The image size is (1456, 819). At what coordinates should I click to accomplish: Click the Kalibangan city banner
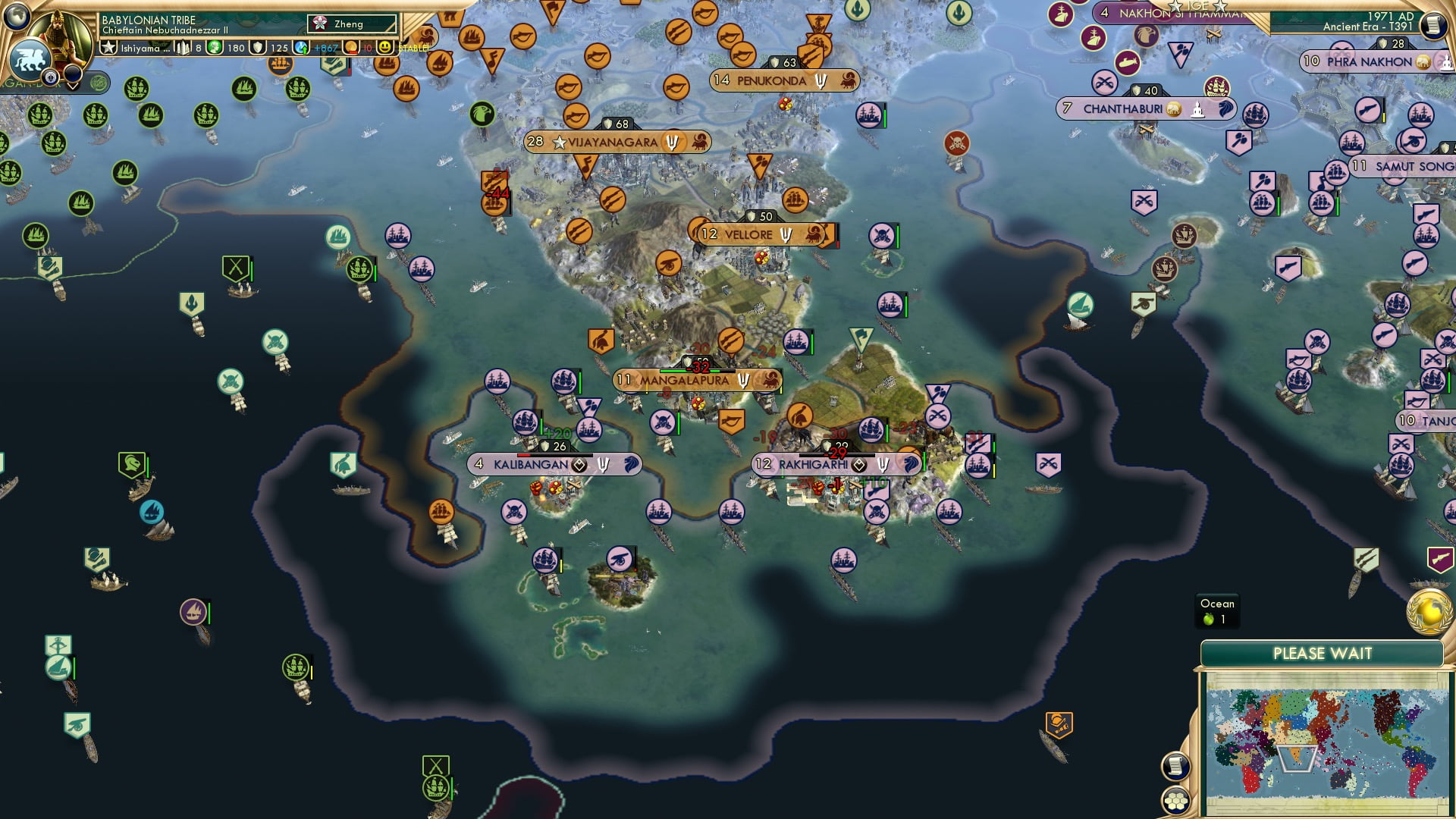[531, 464]
